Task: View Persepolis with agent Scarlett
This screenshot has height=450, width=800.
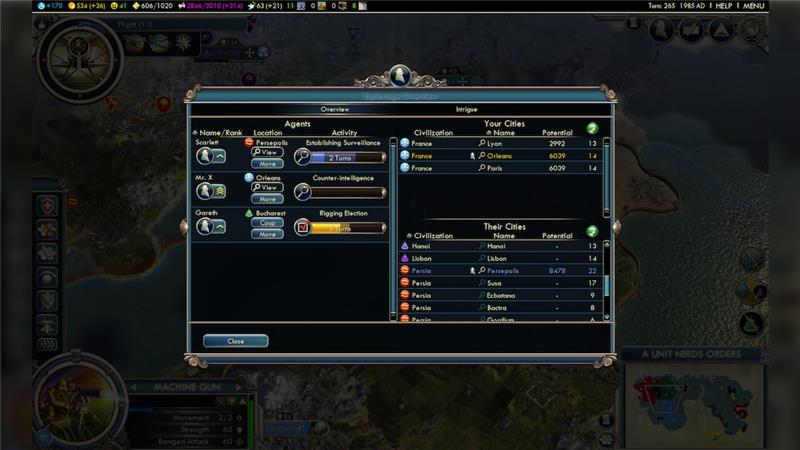Action: pos(267,152)
